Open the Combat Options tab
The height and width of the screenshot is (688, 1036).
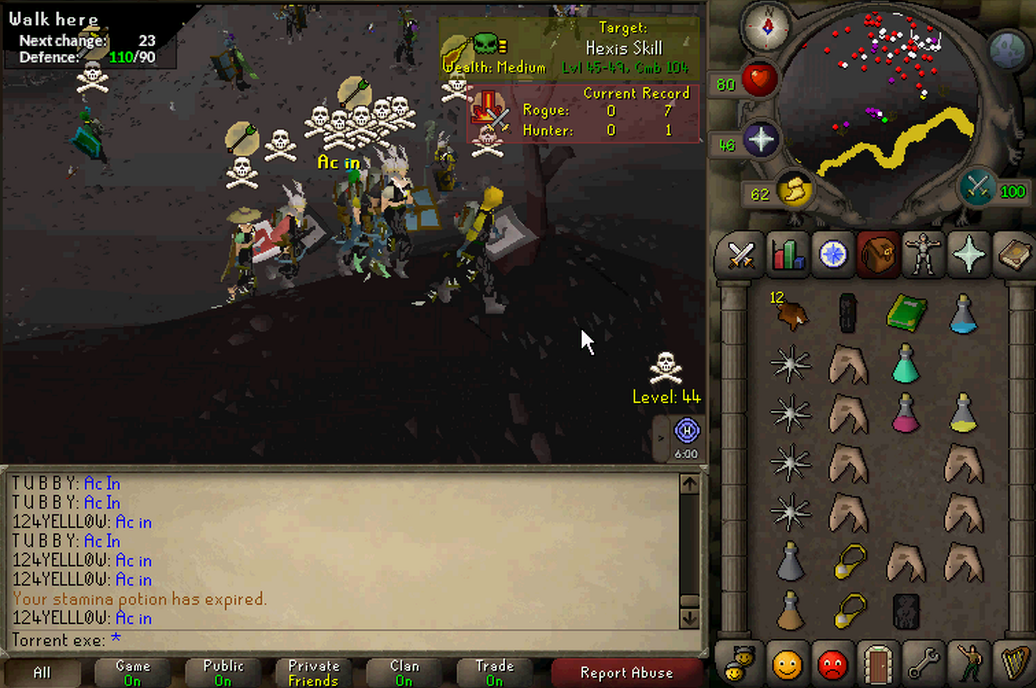(x=740, y=255)
